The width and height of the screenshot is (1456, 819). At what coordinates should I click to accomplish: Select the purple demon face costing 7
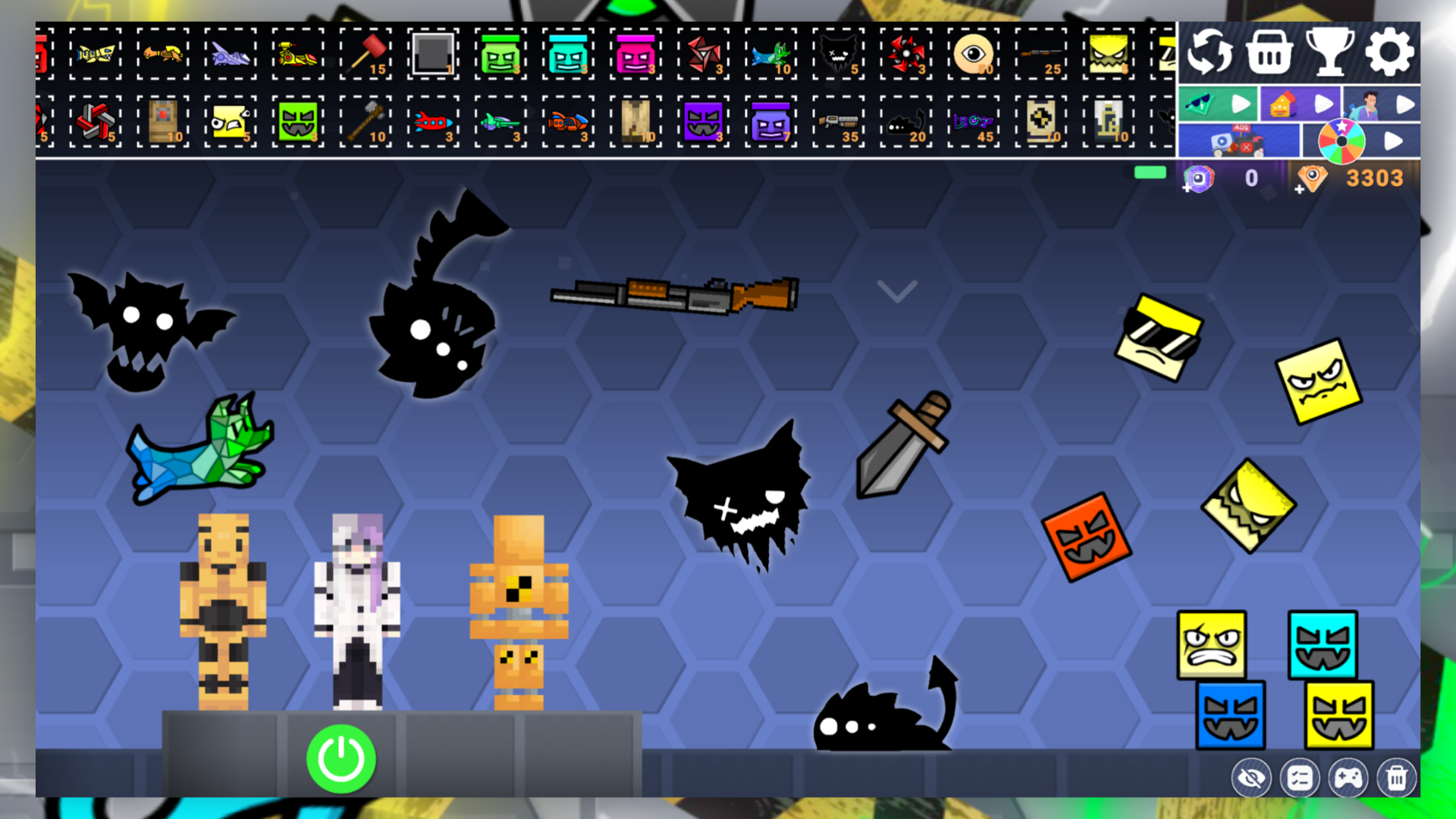click(771, 121)
